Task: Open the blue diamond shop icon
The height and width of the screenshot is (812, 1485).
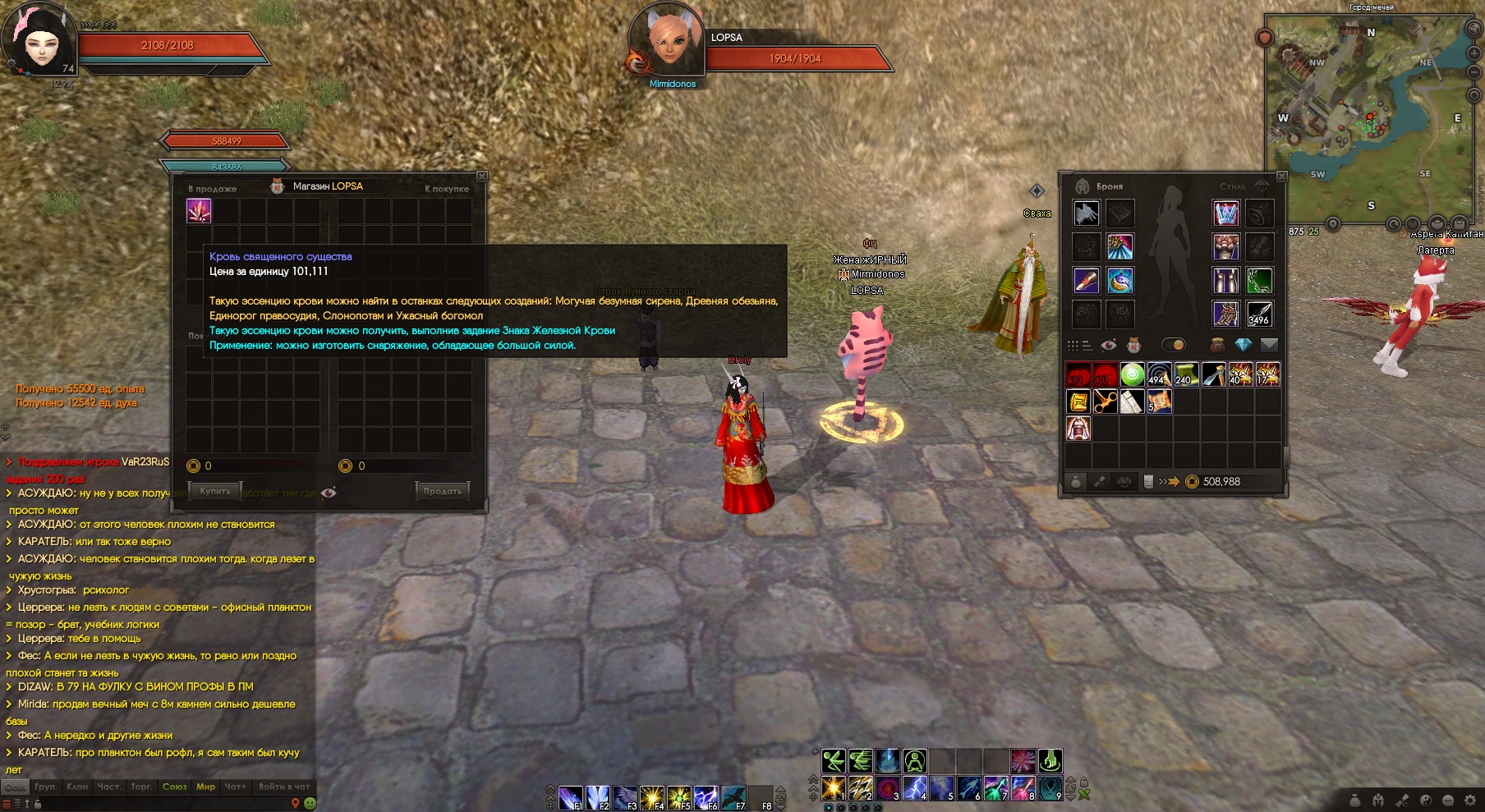Action: pos(1243,345)
